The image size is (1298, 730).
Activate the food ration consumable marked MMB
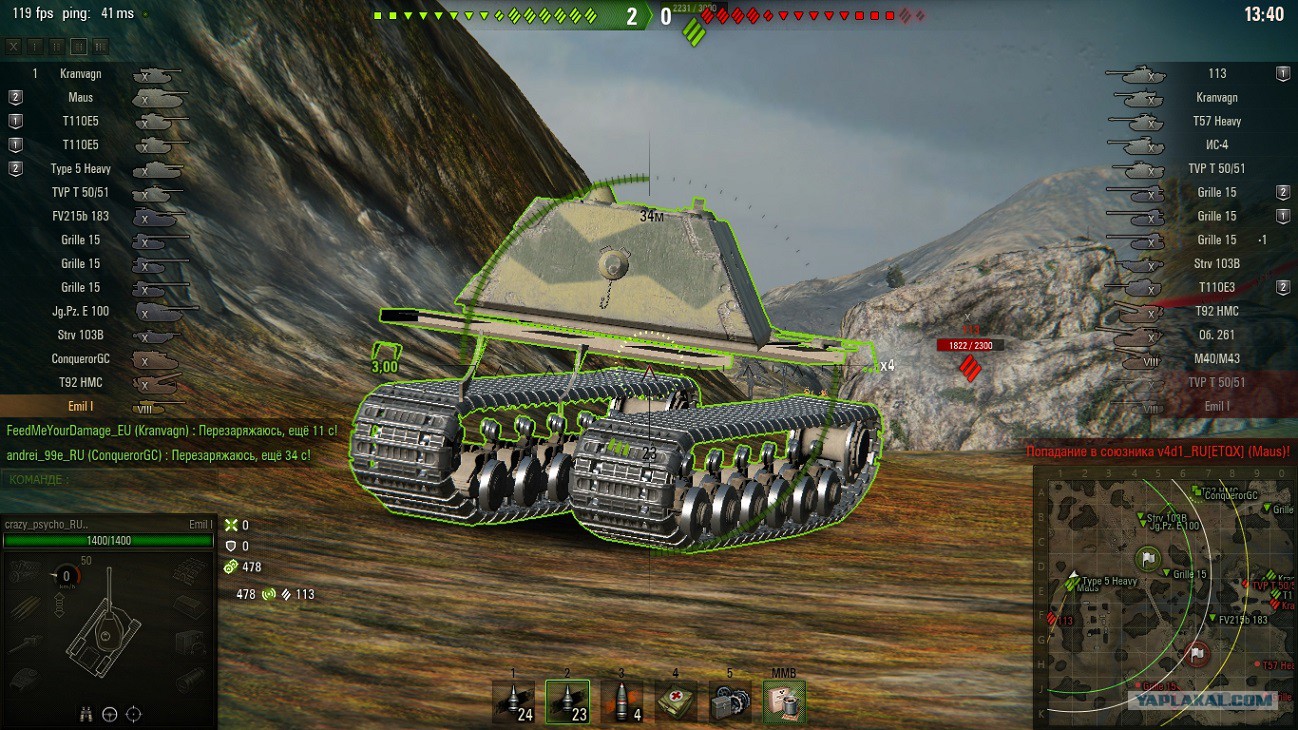tap(784, 702)
